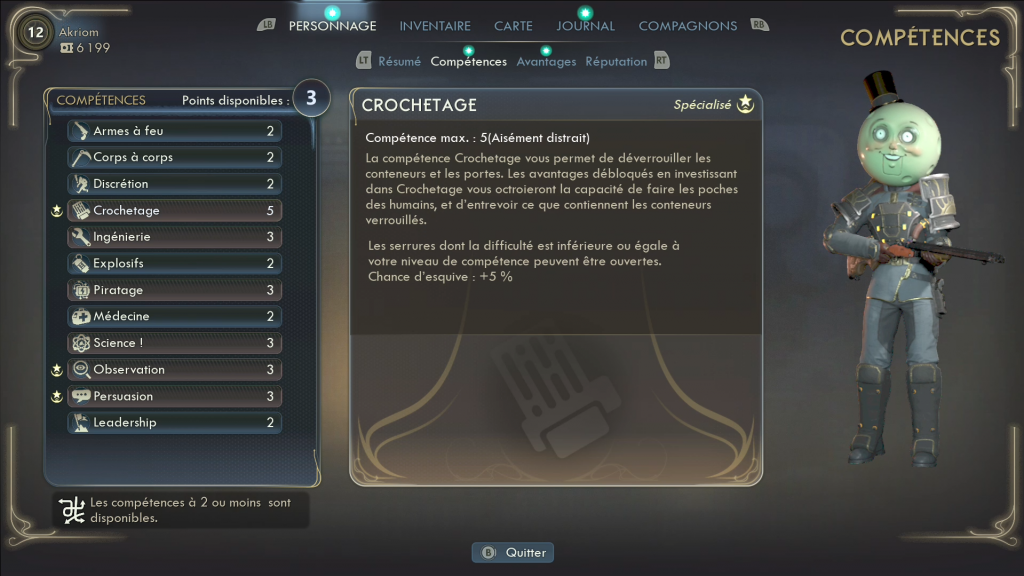Pick the Ingénierie skill
Image resolution: width=1024 pixels, height=576 pixels.
[x=174, y=237]
